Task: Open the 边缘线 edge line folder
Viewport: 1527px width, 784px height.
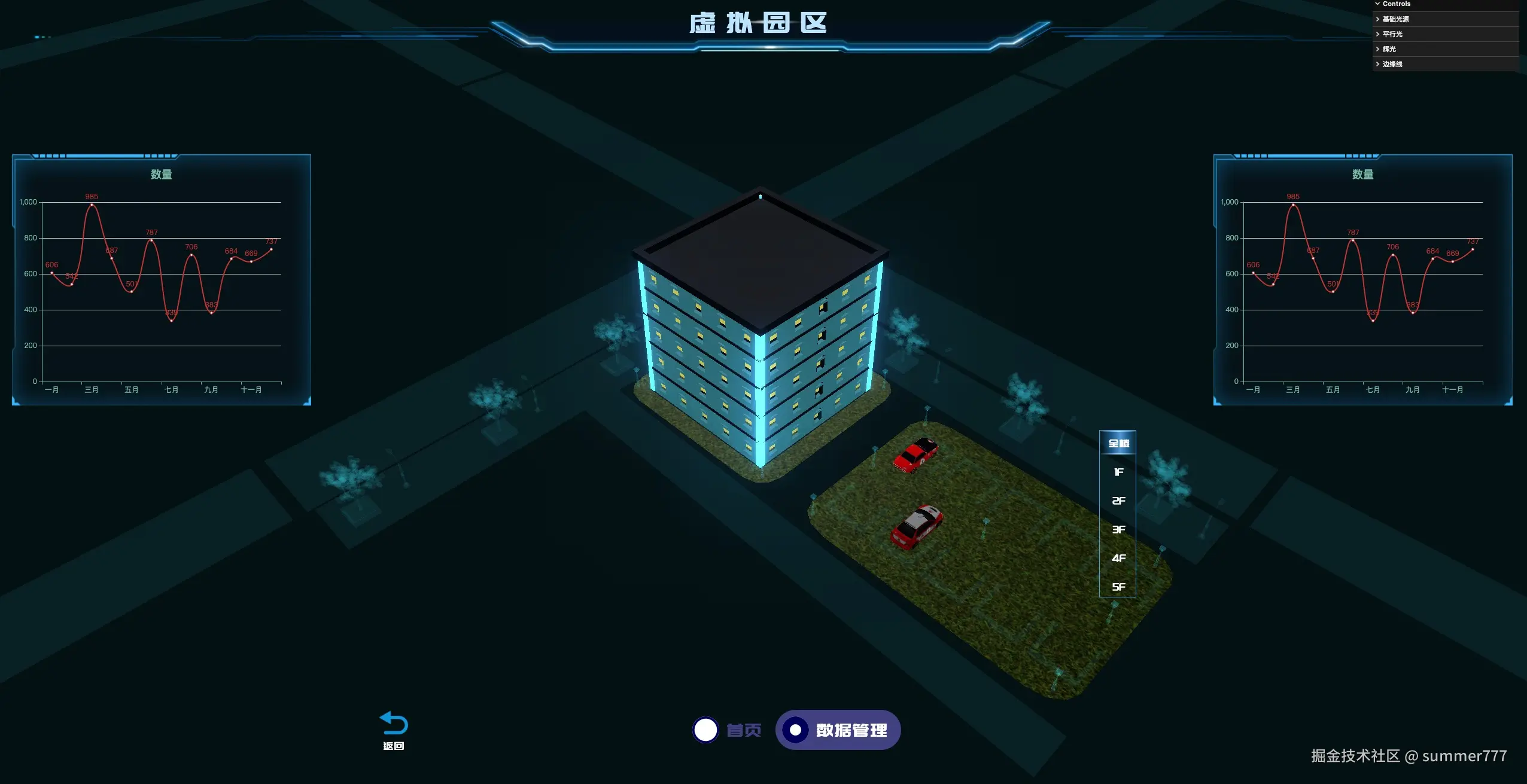Action: click(1392, 64)
